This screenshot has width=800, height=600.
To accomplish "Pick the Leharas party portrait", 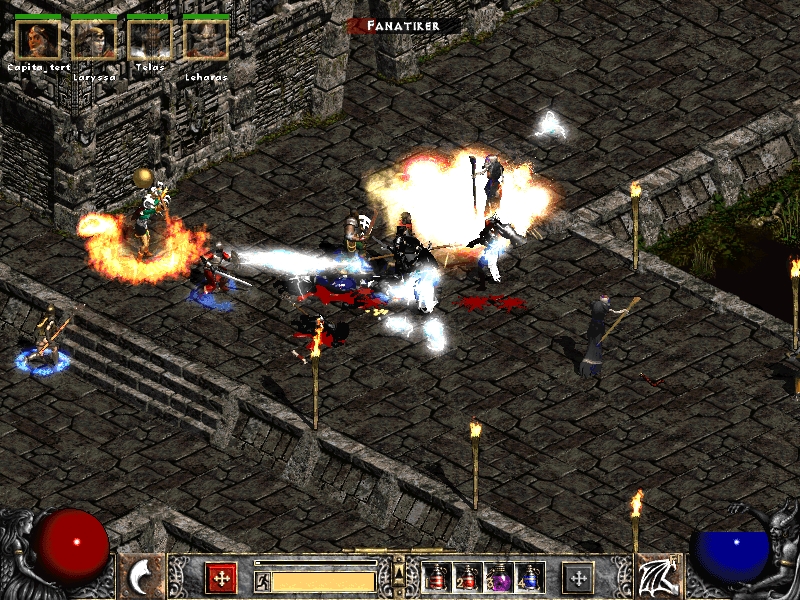I will [x=206, y=39].
